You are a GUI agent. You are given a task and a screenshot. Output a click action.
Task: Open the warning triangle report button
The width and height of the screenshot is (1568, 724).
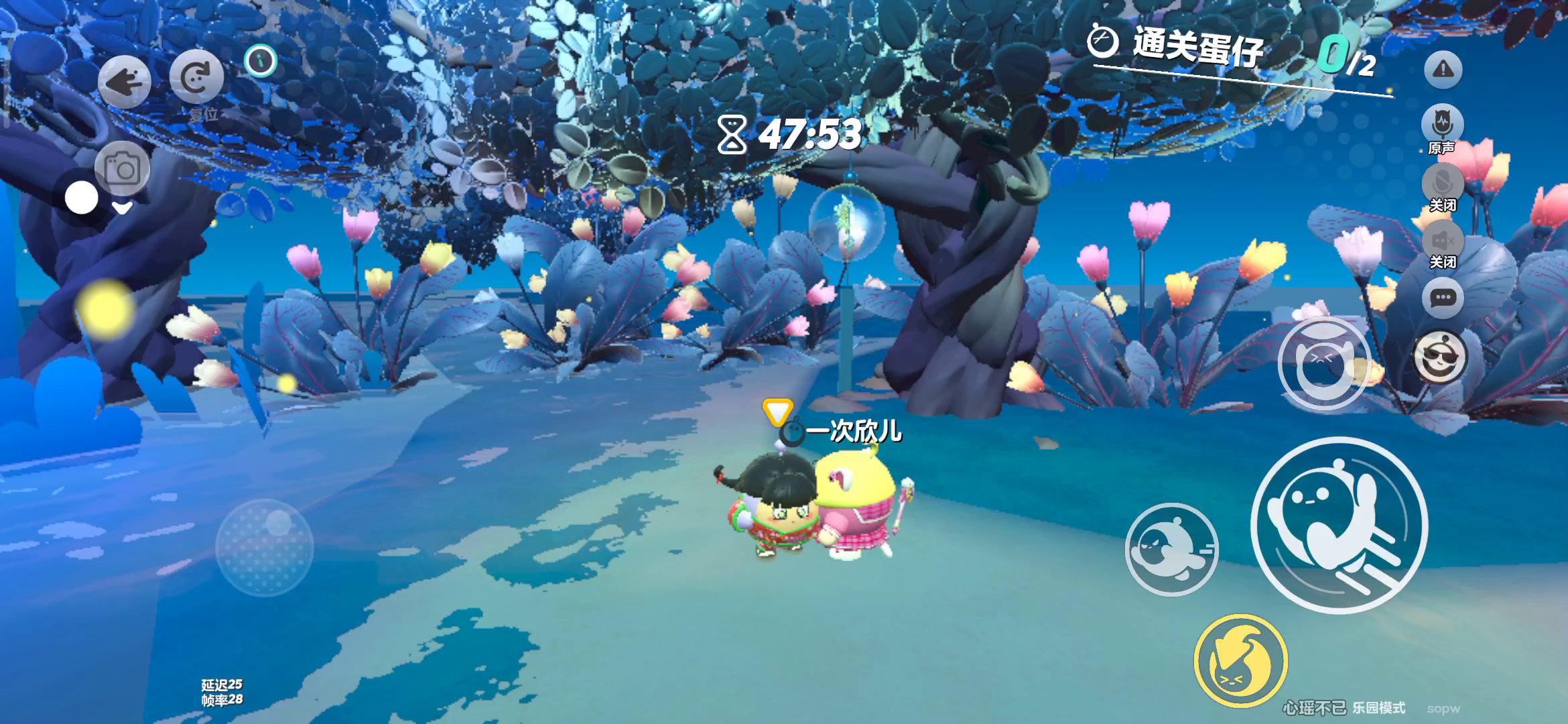[1443, 69]
